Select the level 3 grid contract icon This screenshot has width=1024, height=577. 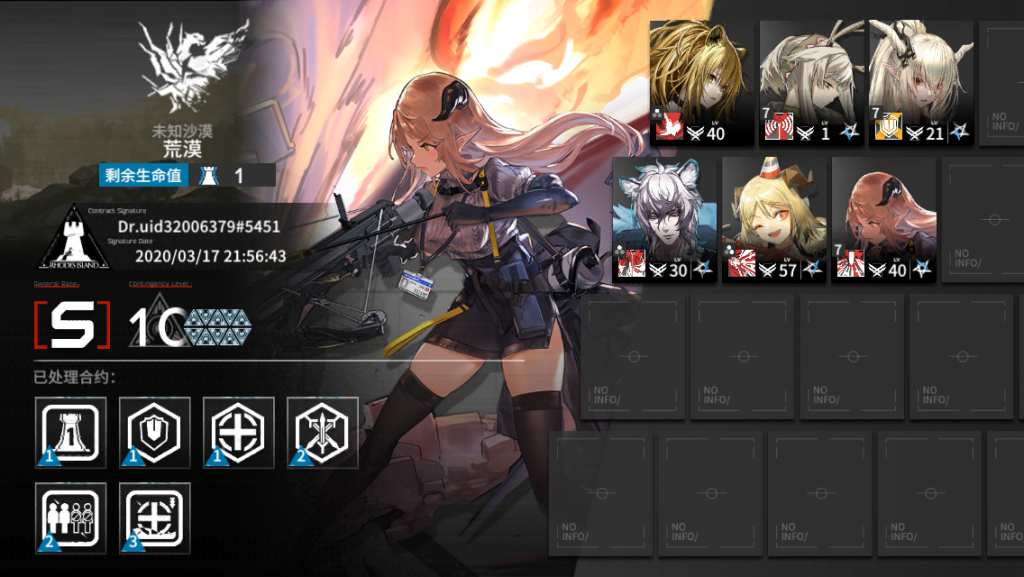coord(154,517)
